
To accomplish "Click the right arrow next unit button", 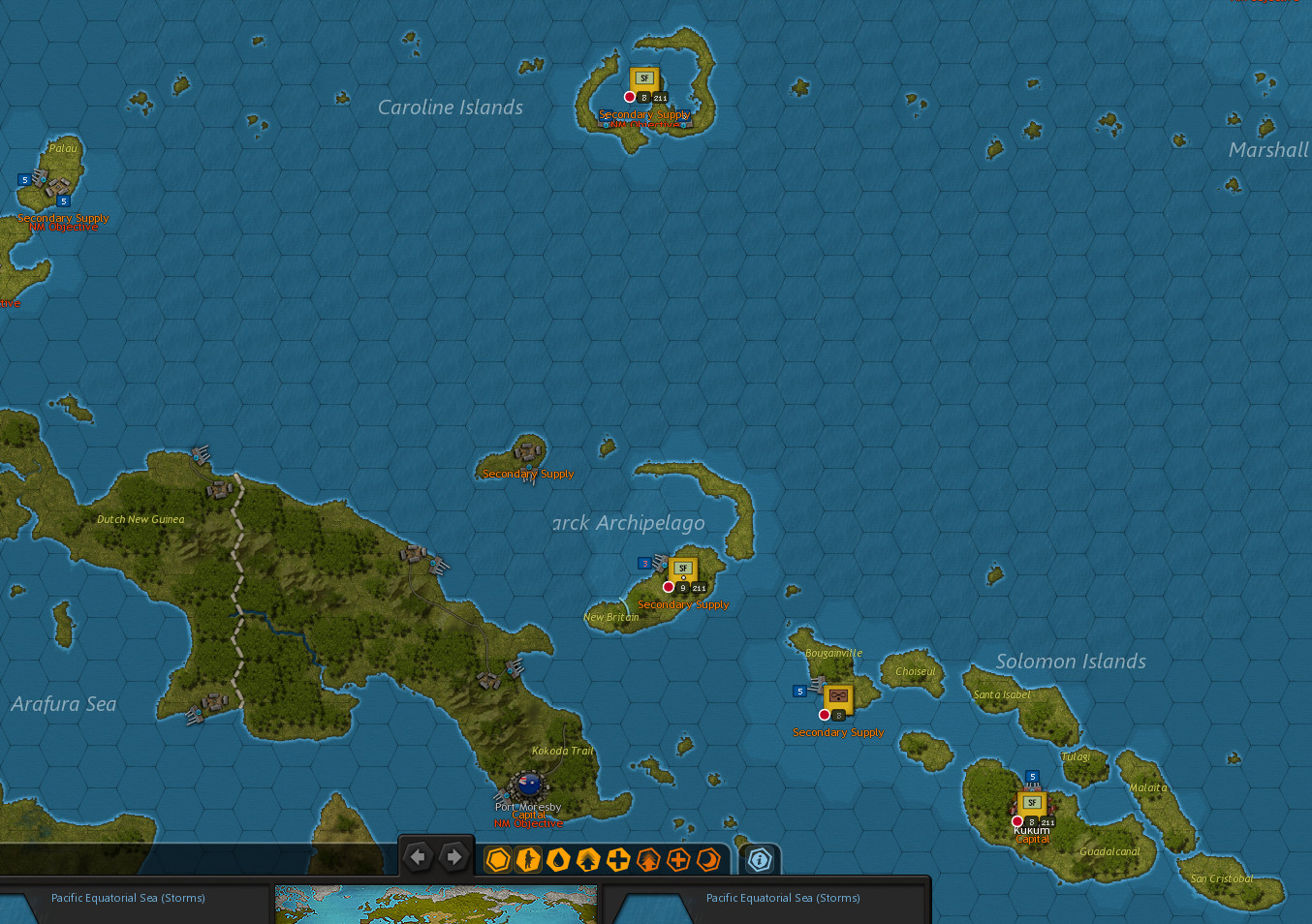I will [x=453, y=857].
